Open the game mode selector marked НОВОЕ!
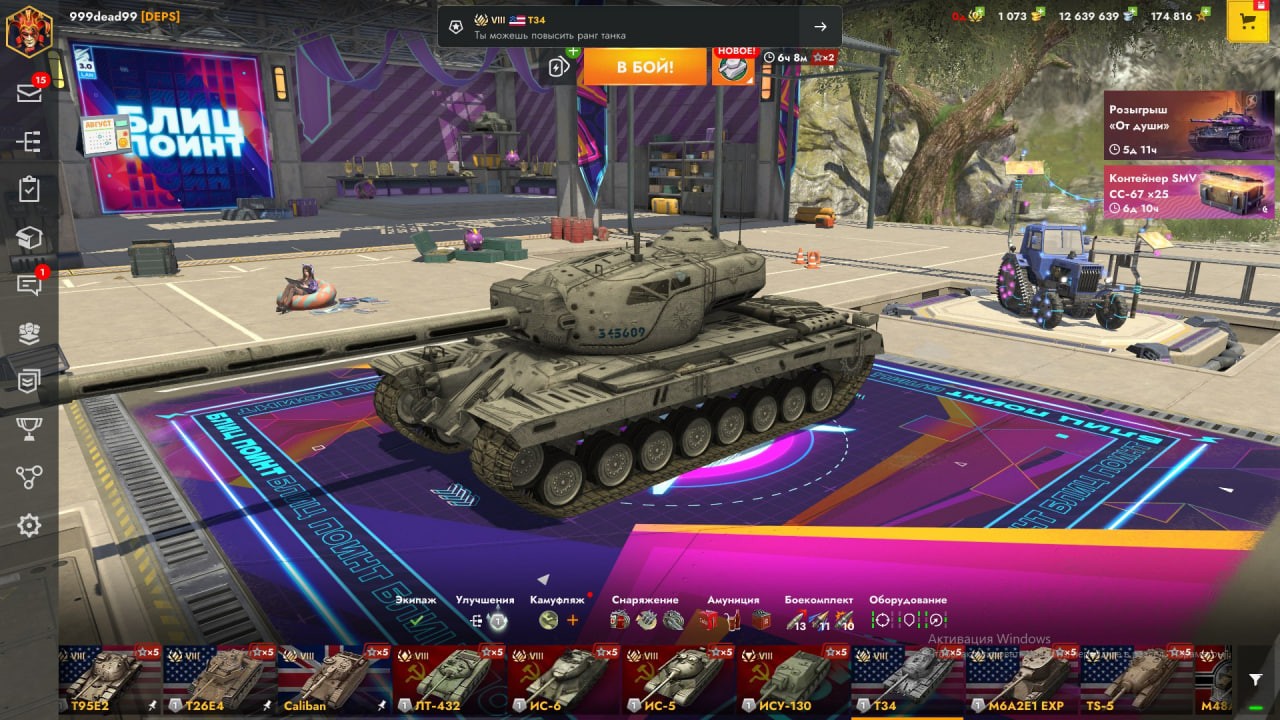Screen dimensions: 1280x720 pyautogui.click(x=733, y=66)
